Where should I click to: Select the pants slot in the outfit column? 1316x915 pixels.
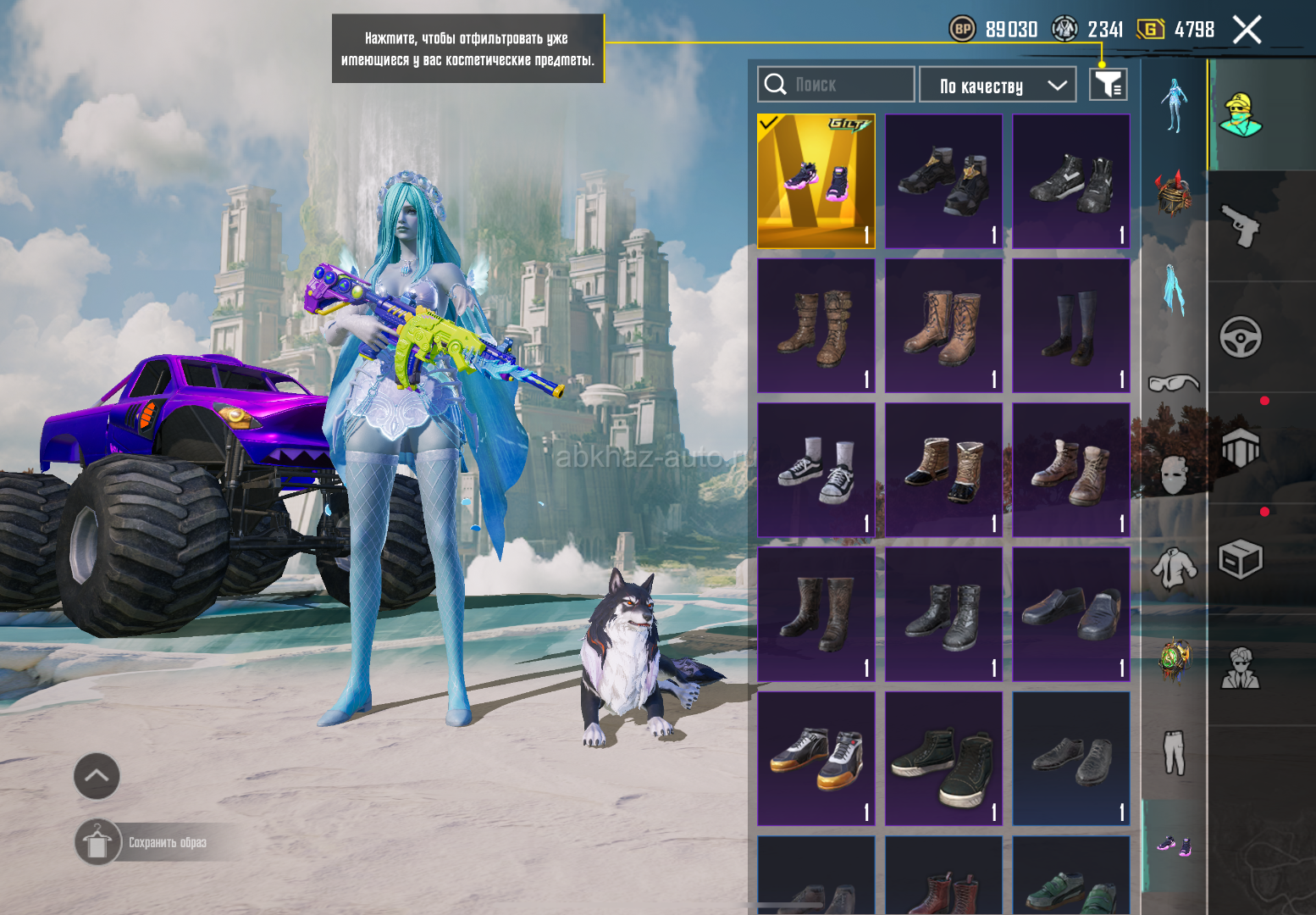click(1174, 752)
